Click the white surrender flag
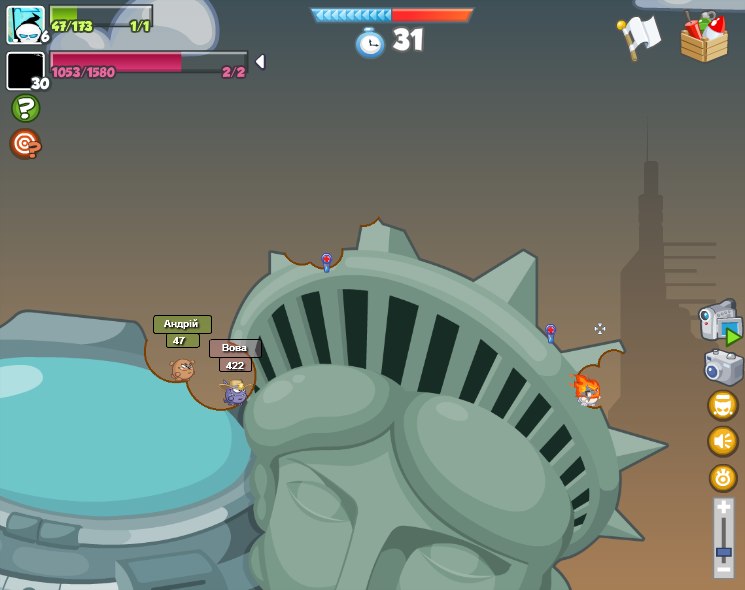The height and width of the screenshot is (590, 745). pos(639,38)
